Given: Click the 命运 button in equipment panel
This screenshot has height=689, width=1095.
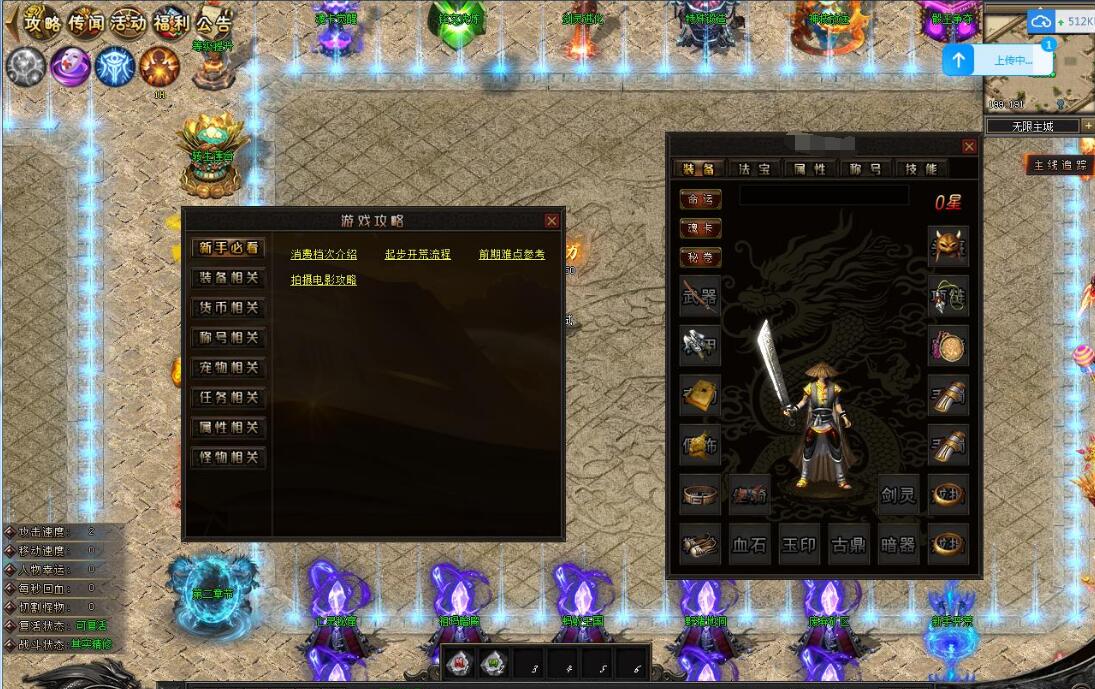Looking at the screenshot, I should (x=700, y=199).
